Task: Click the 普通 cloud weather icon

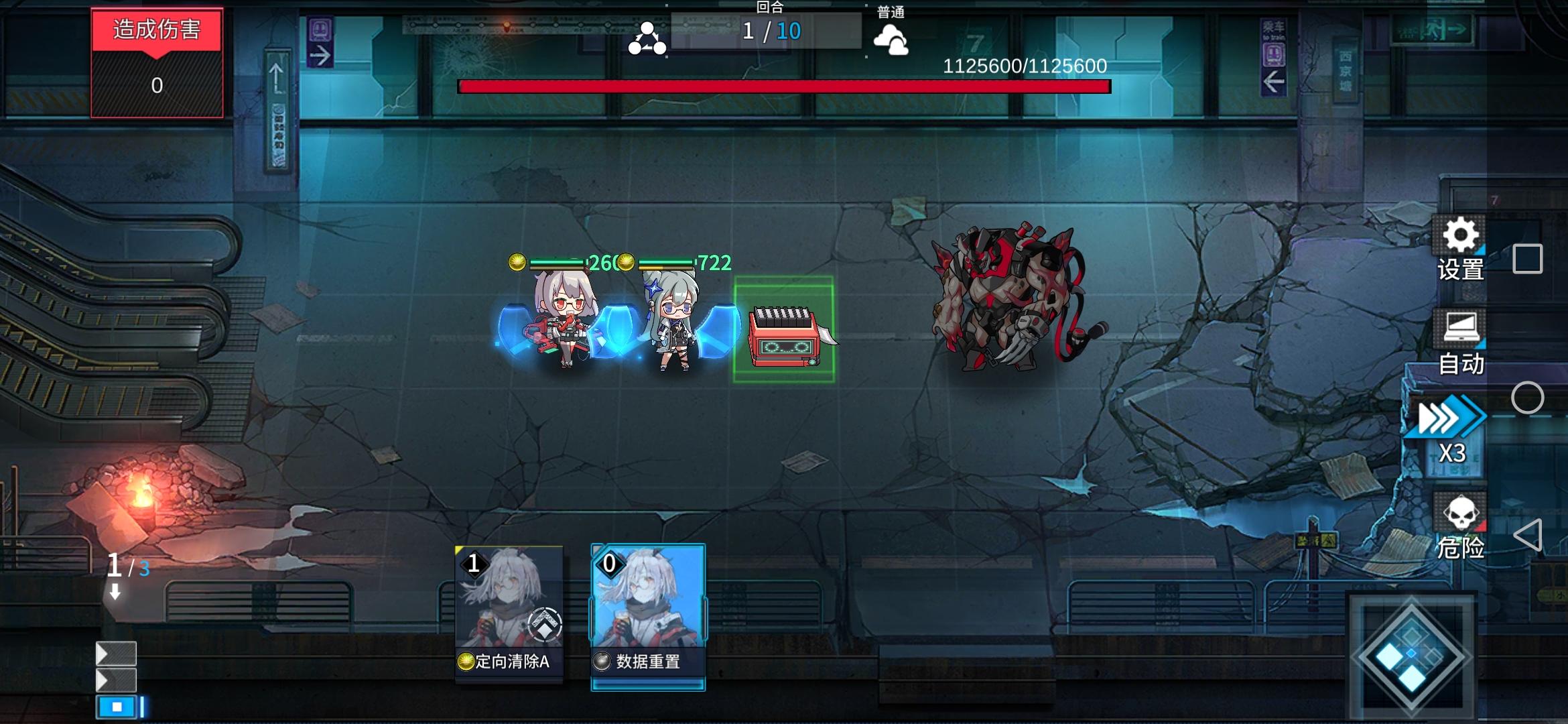Action: [891, 39]
